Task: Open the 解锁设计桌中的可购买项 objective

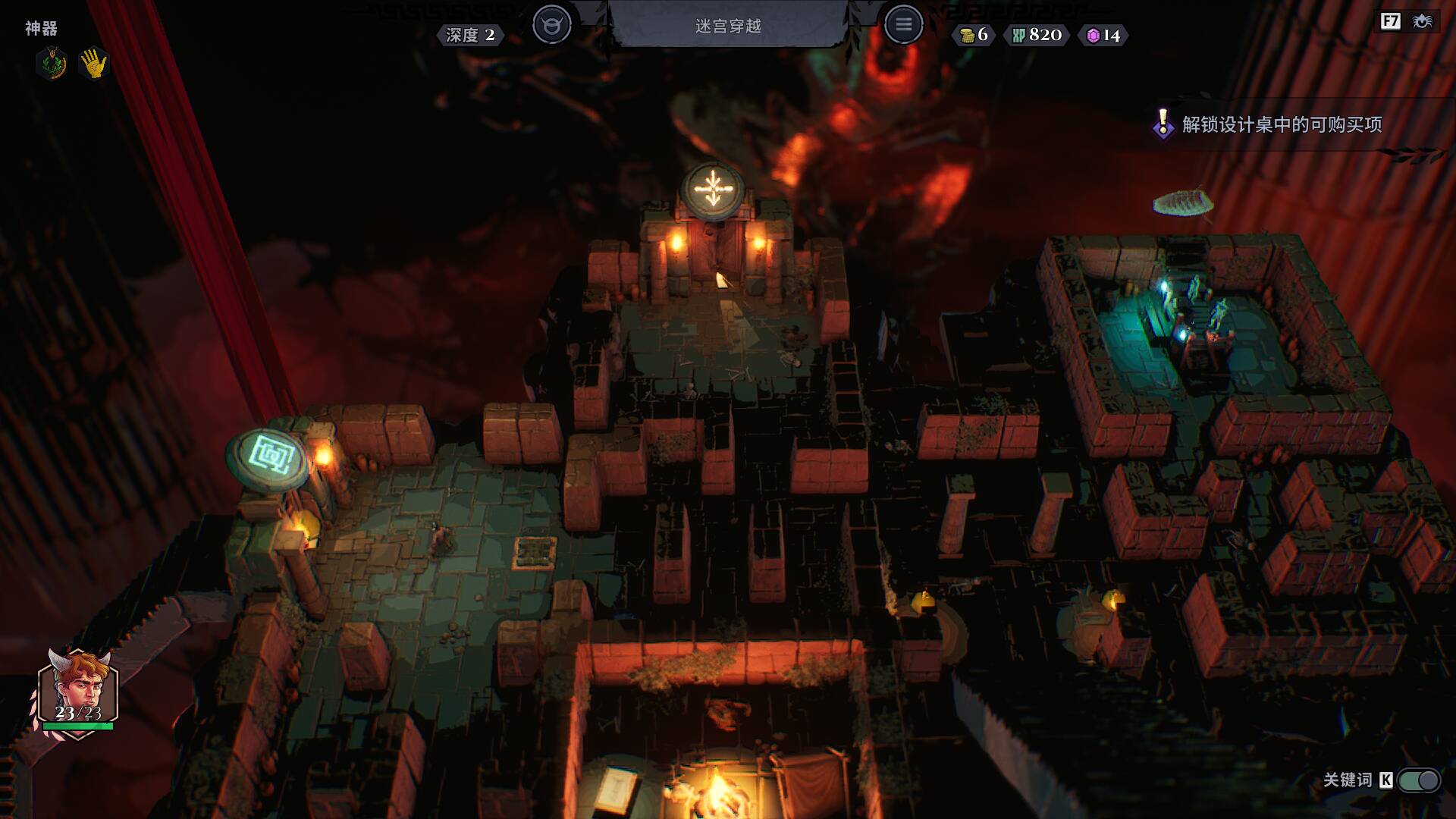Action: 1282,124
